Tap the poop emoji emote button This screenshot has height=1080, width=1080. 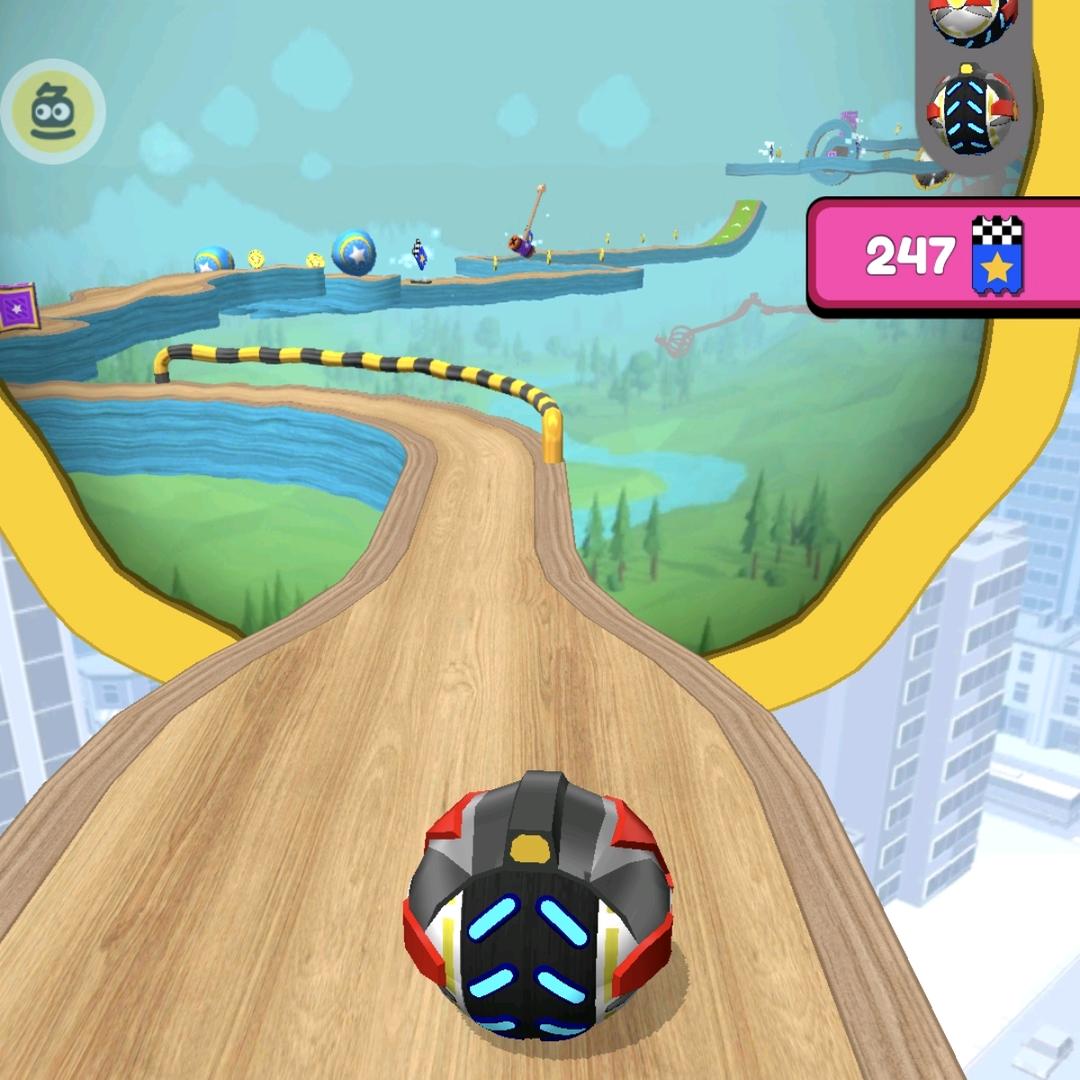click(52, 110)
